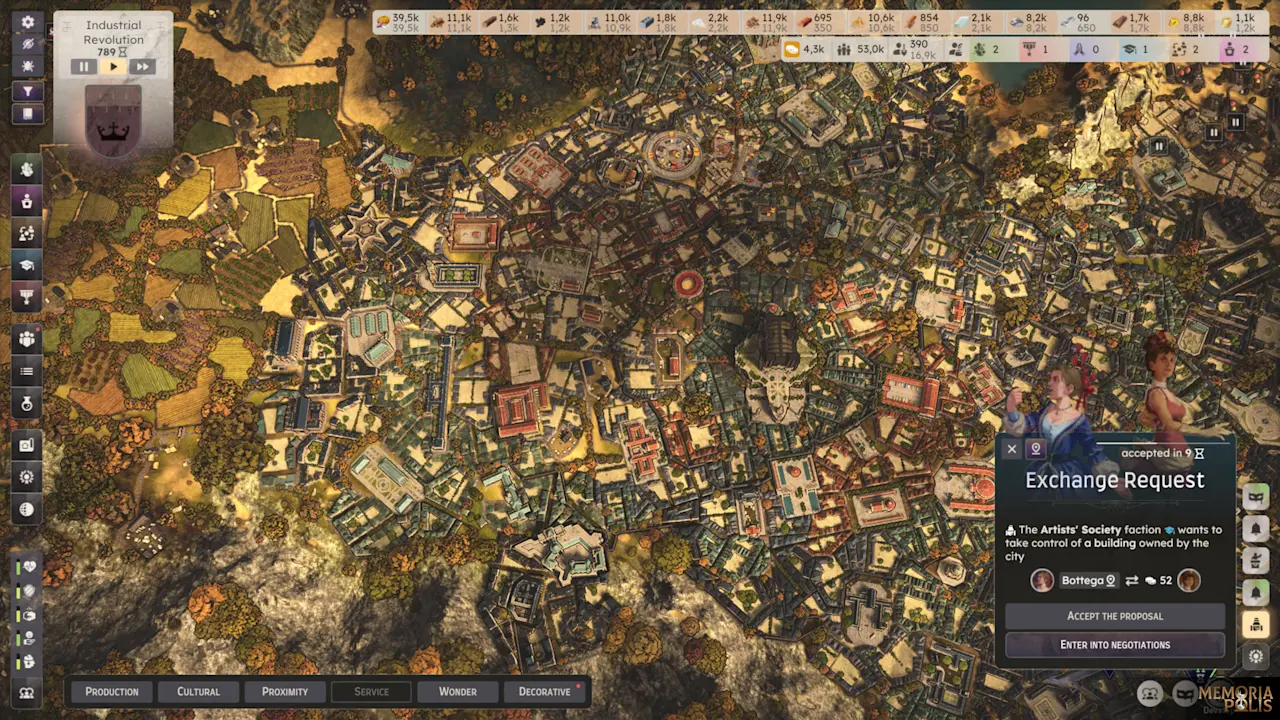Open the graduation cap menu on the left

click(27, 265)
